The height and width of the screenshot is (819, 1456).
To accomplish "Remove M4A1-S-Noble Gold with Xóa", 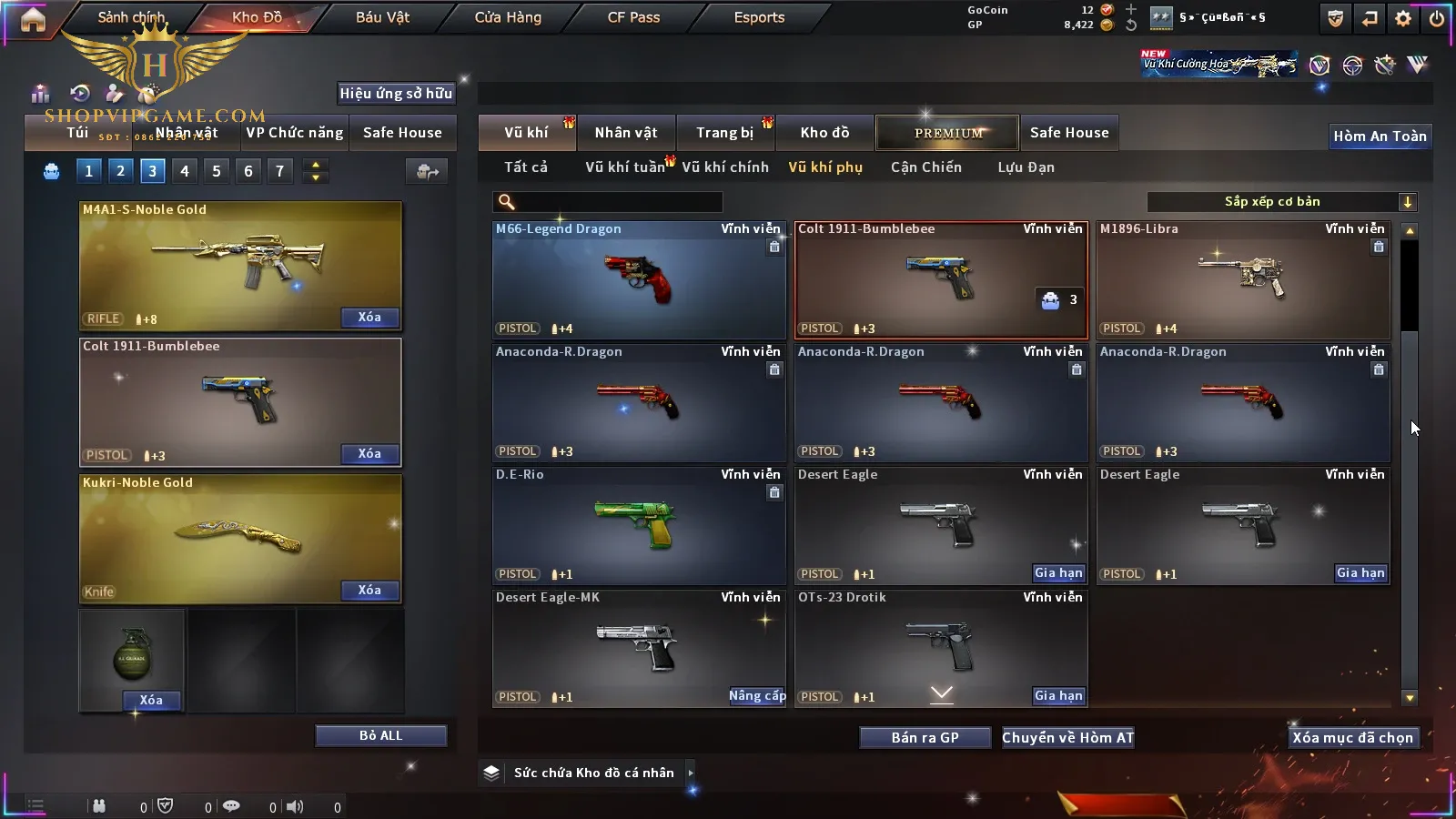I will (369, 318).
